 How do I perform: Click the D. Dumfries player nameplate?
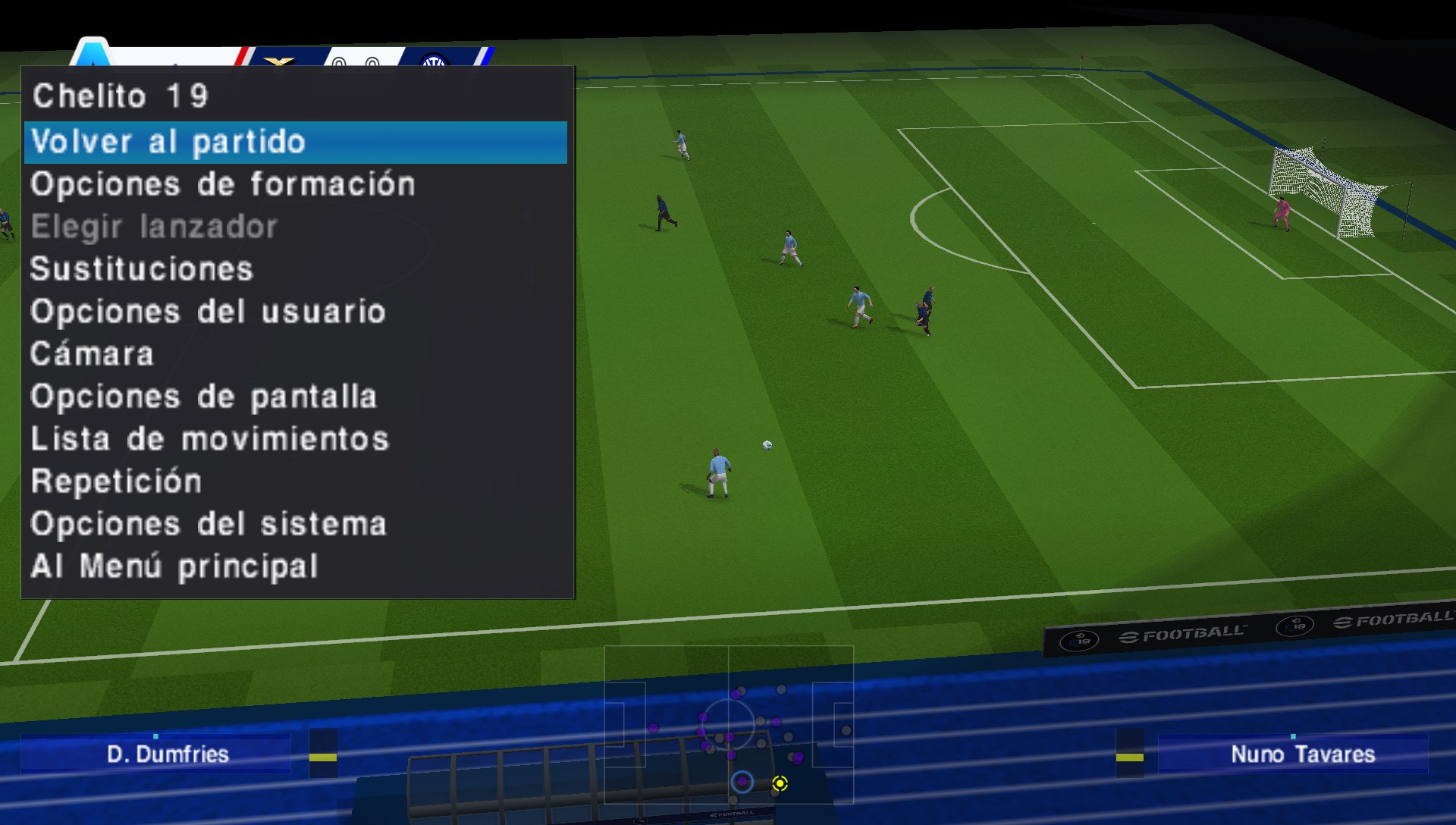coord(168,754)
